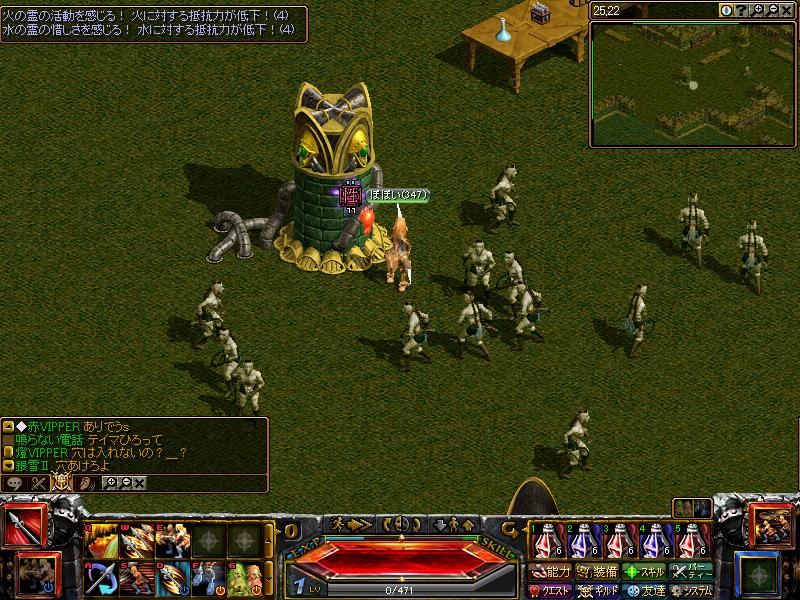
Task: Open the 能力 (Abilities) menu
Action: (x=549, y=572)
